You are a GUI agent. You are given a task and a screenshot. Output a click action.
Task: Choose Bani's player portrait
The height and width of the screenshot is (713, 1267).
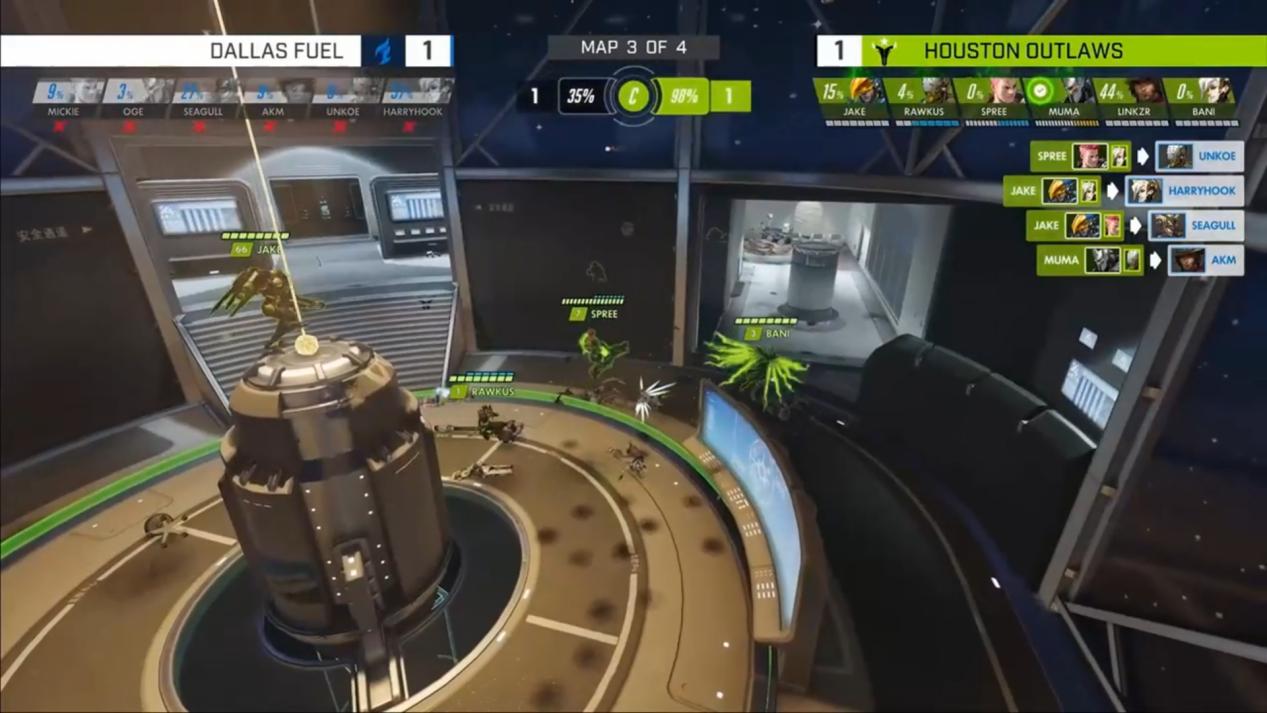(x=1216, y=92)
